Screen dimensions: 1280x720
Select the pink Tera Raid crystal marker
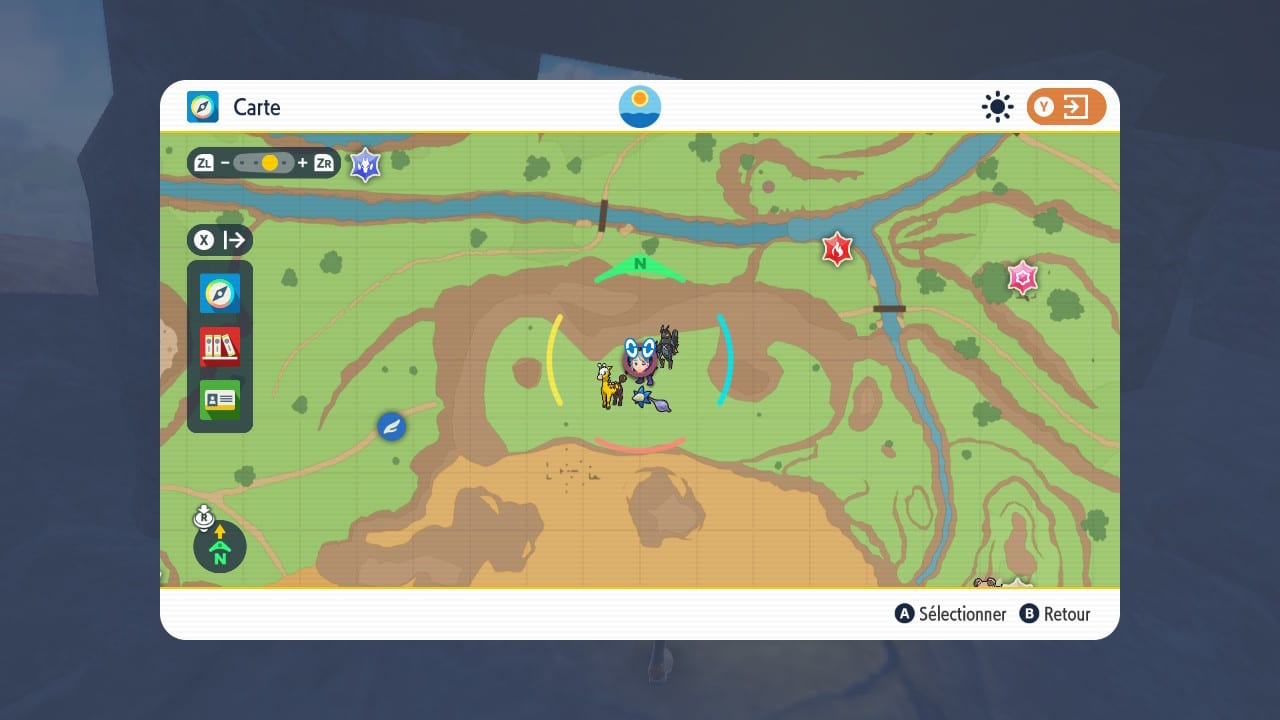point(1022,277)
